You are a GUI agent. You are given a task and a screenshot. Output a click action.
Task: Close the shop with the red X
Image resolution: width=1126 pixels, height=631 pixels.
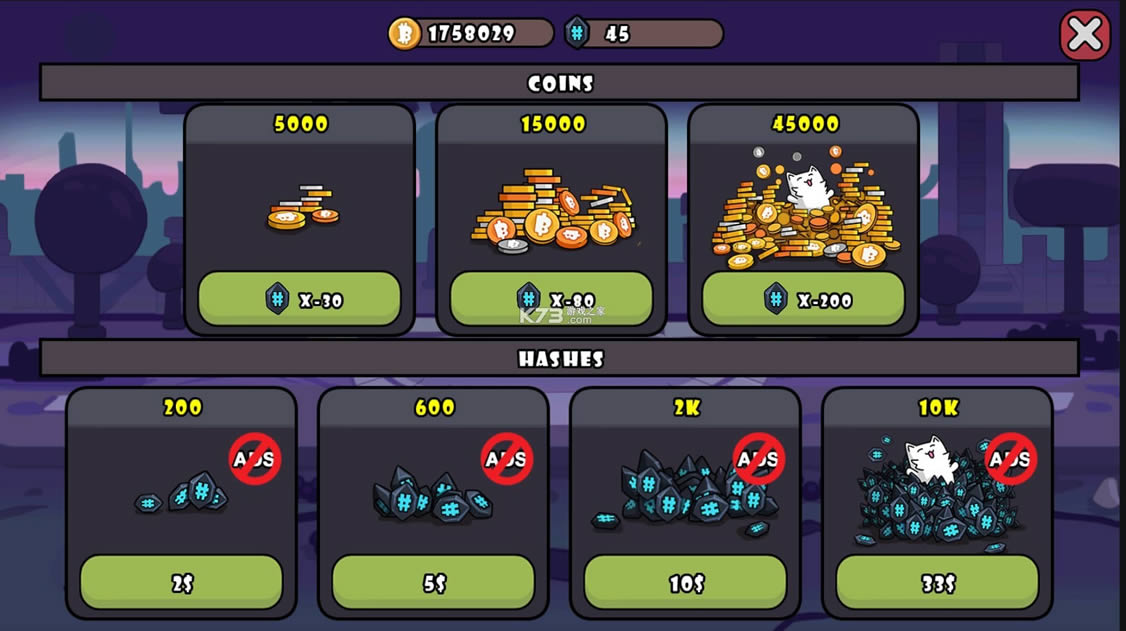pos(1084,36)
